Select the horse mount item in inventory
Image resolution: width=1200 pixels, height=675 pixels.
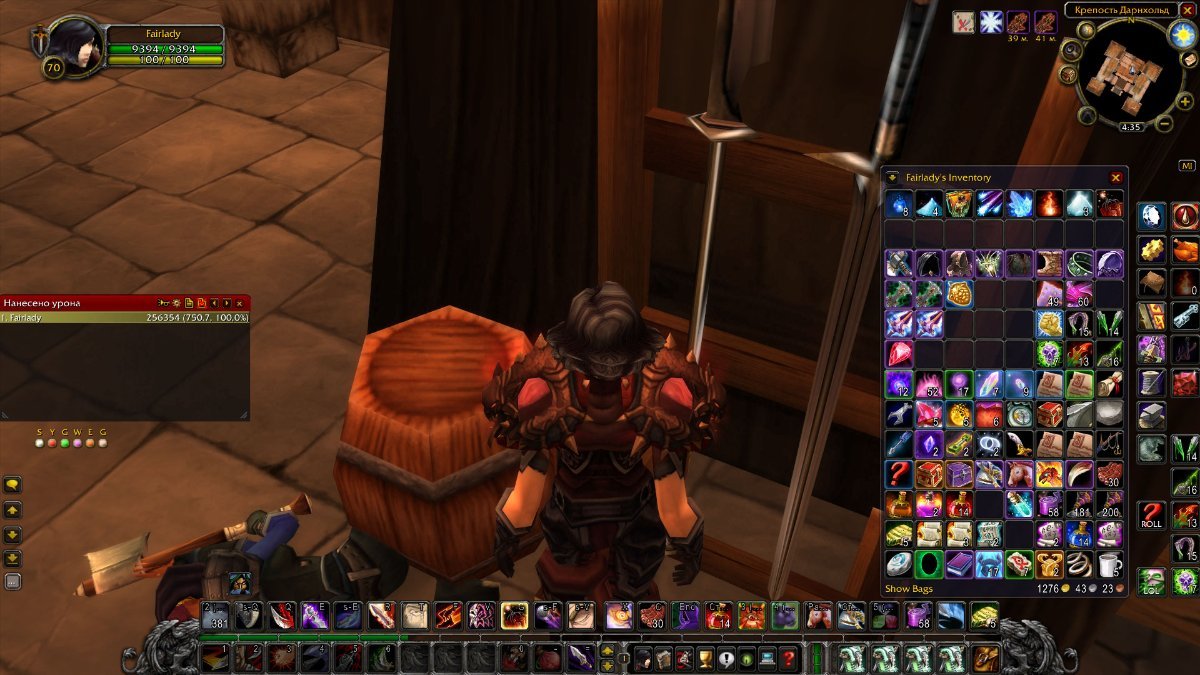coord(1018,474)
